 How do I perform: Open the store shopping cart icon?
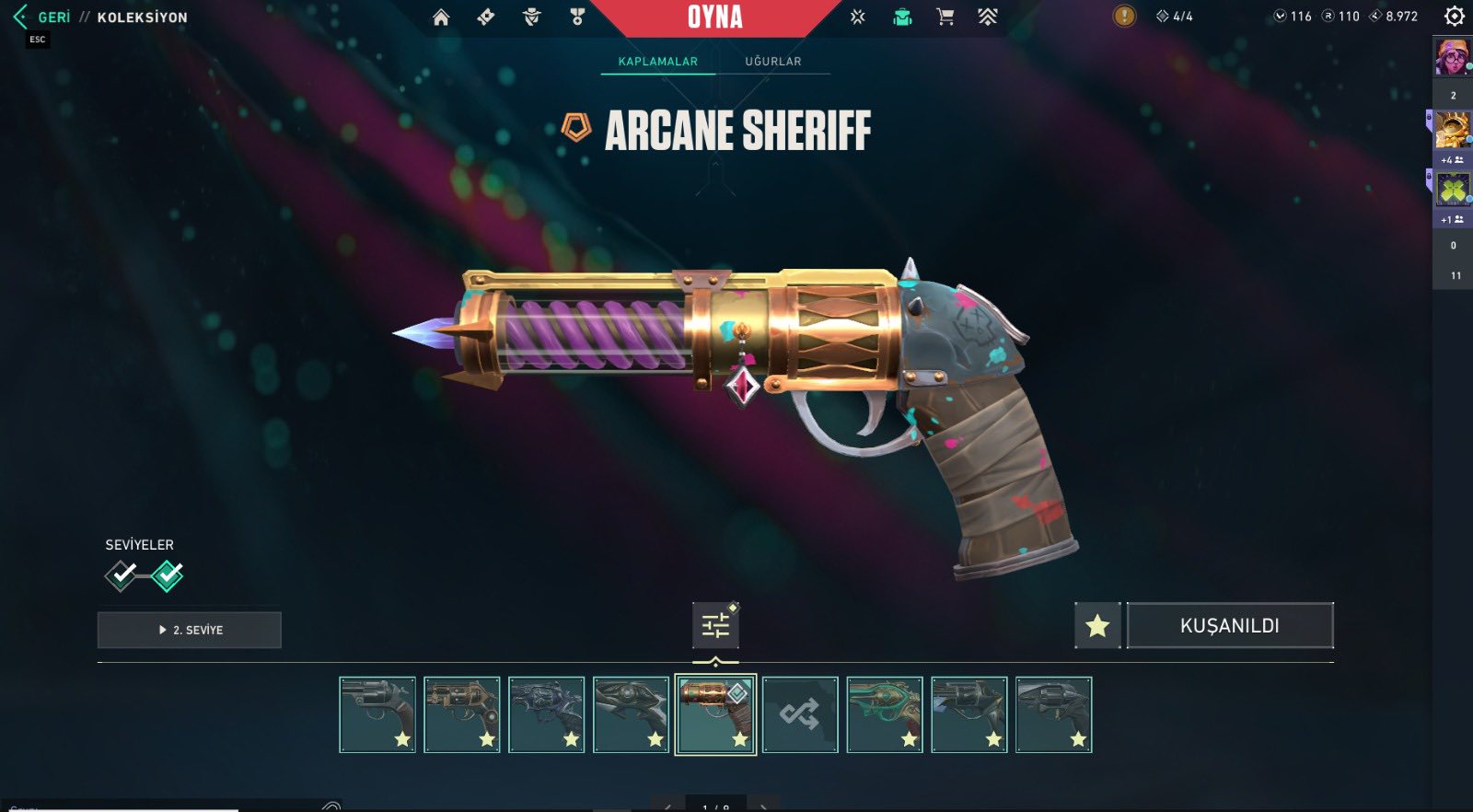tap(945, 17)
